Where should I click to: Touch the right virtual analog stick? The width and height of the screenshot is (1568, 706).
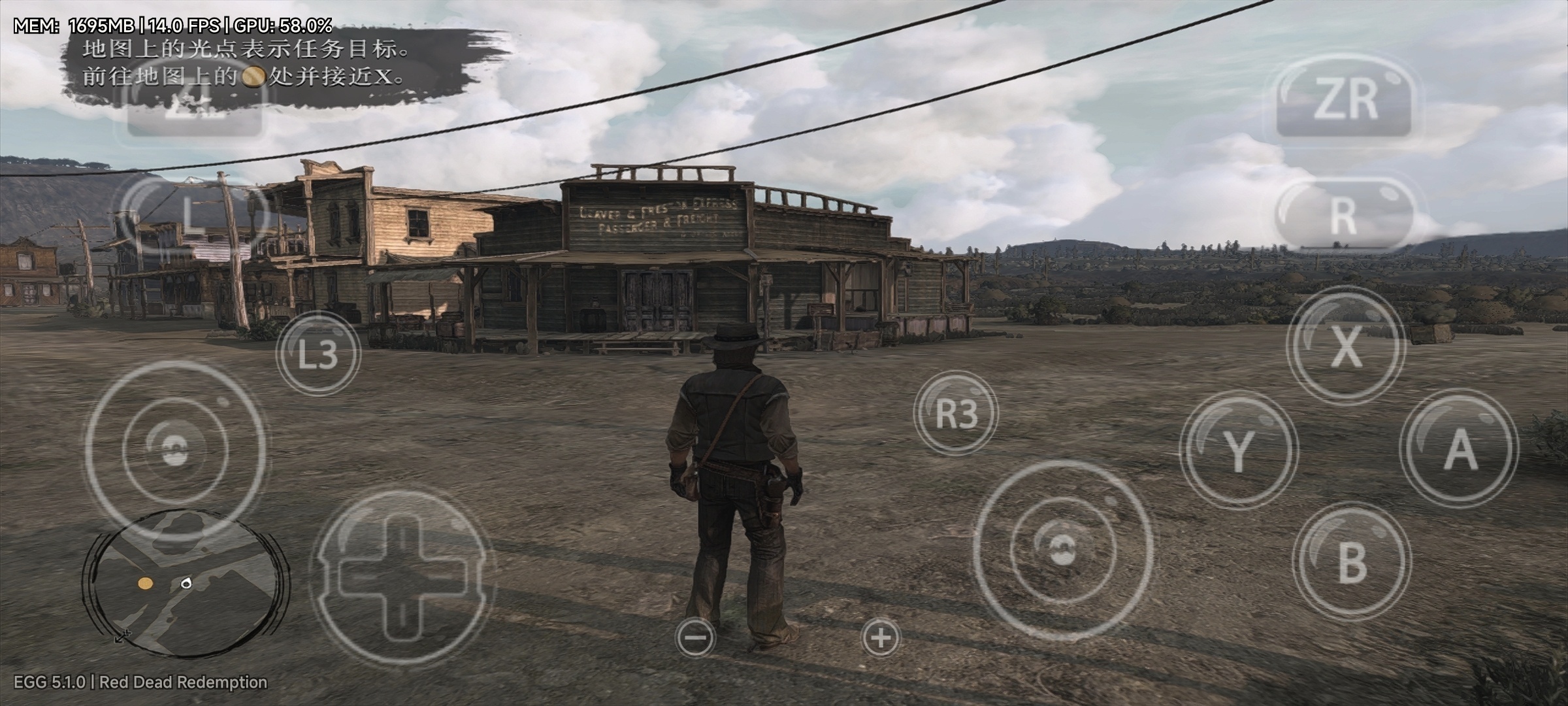[x=1062, y=550]
